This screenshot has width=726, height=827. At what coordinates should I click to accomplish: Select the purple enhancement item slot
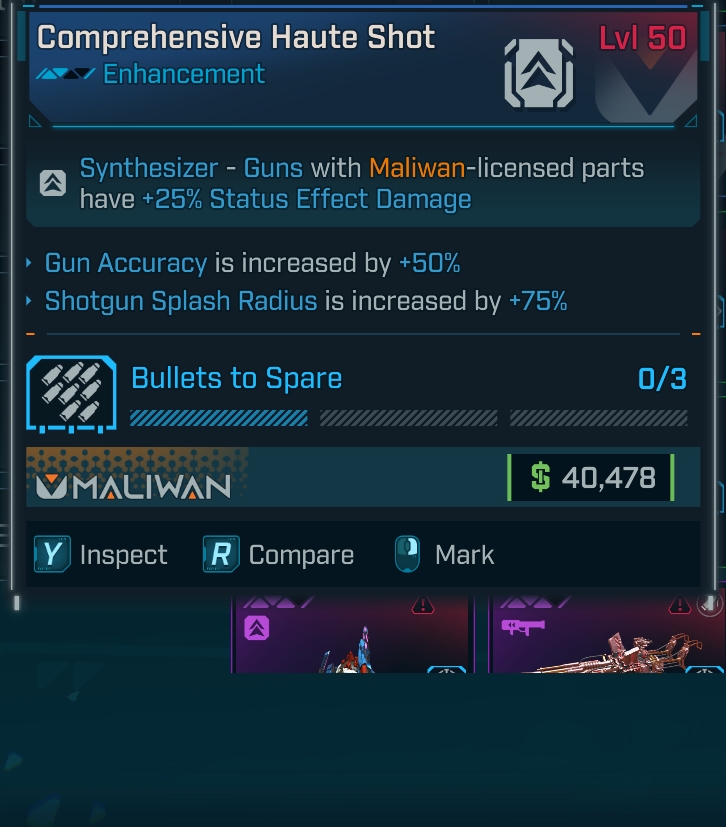[350, 635]
